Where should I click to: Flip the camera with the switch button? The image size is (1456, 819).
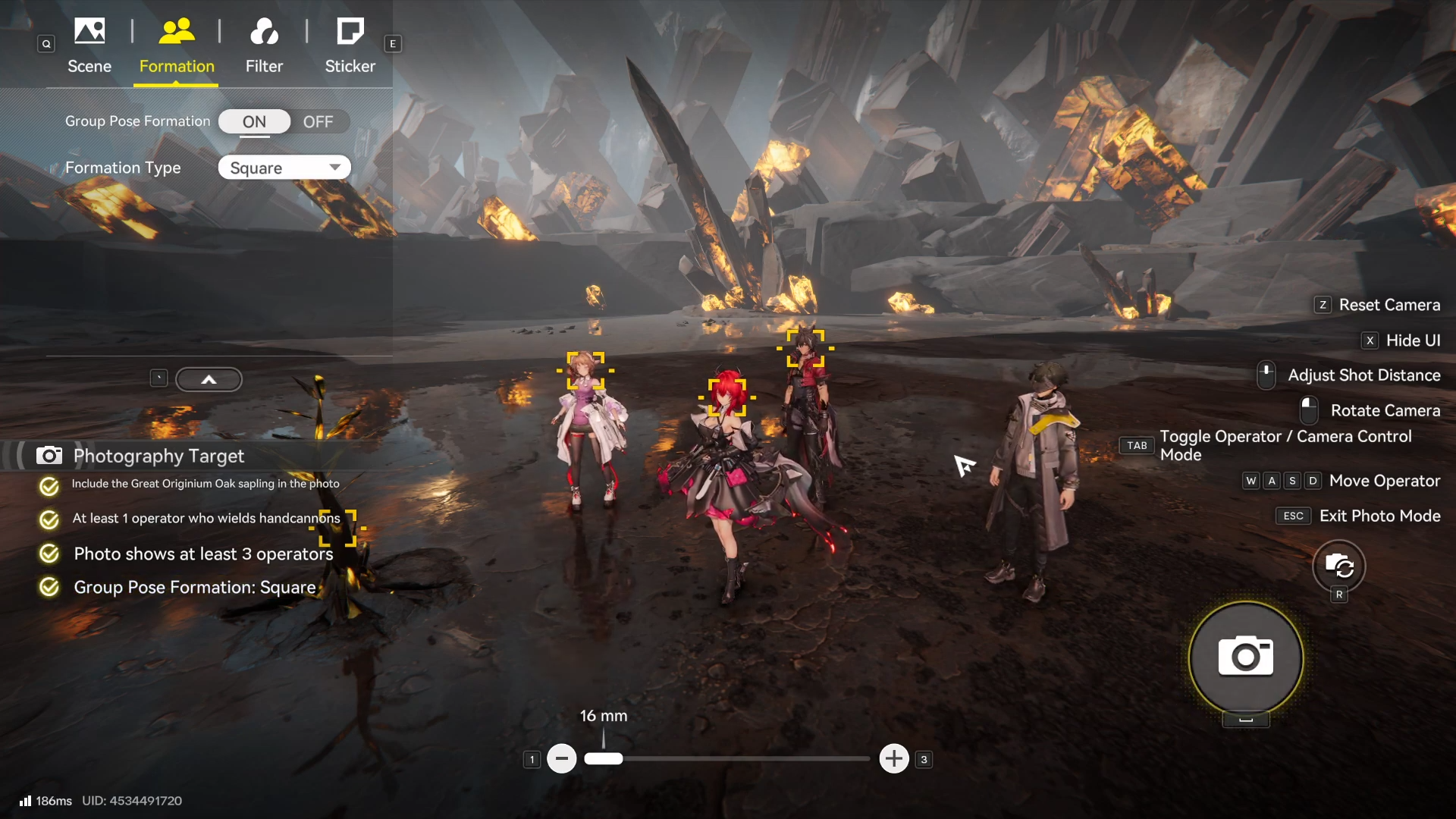pos(1339,566)
